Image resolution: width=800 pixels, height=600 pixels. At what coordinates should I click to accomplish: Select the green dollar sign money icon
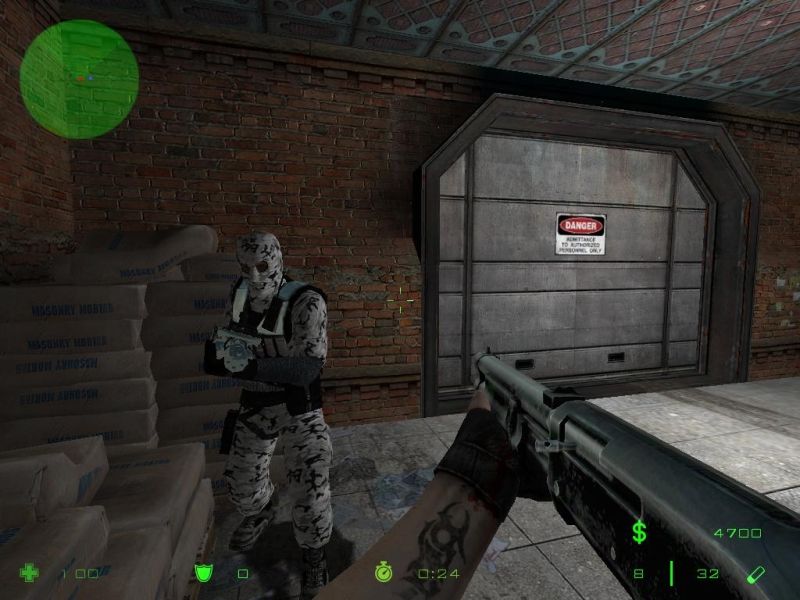[x=639, y=533]
